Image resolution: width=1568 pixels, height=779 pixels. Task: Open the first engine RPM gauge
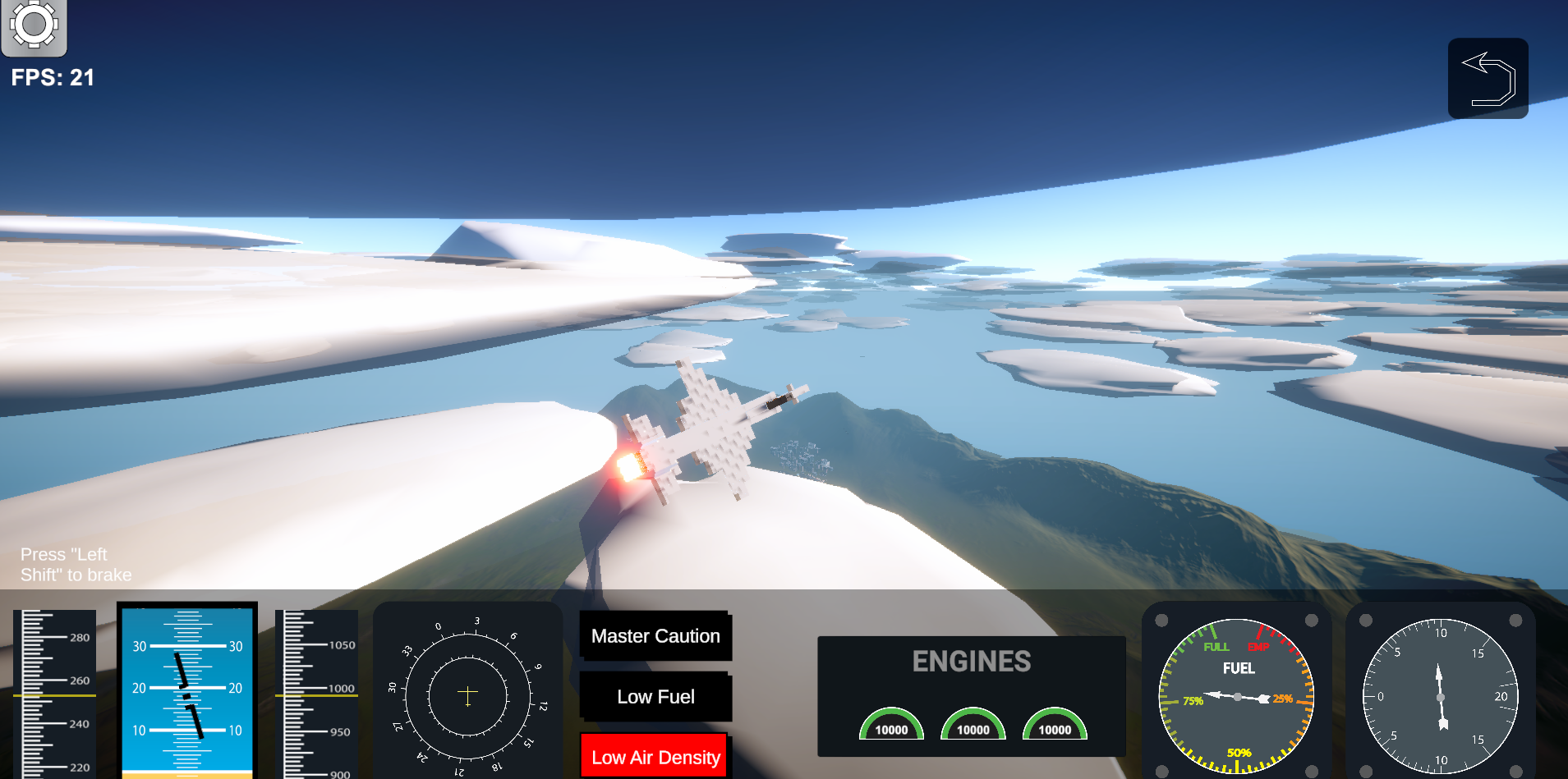pos(891,722)
